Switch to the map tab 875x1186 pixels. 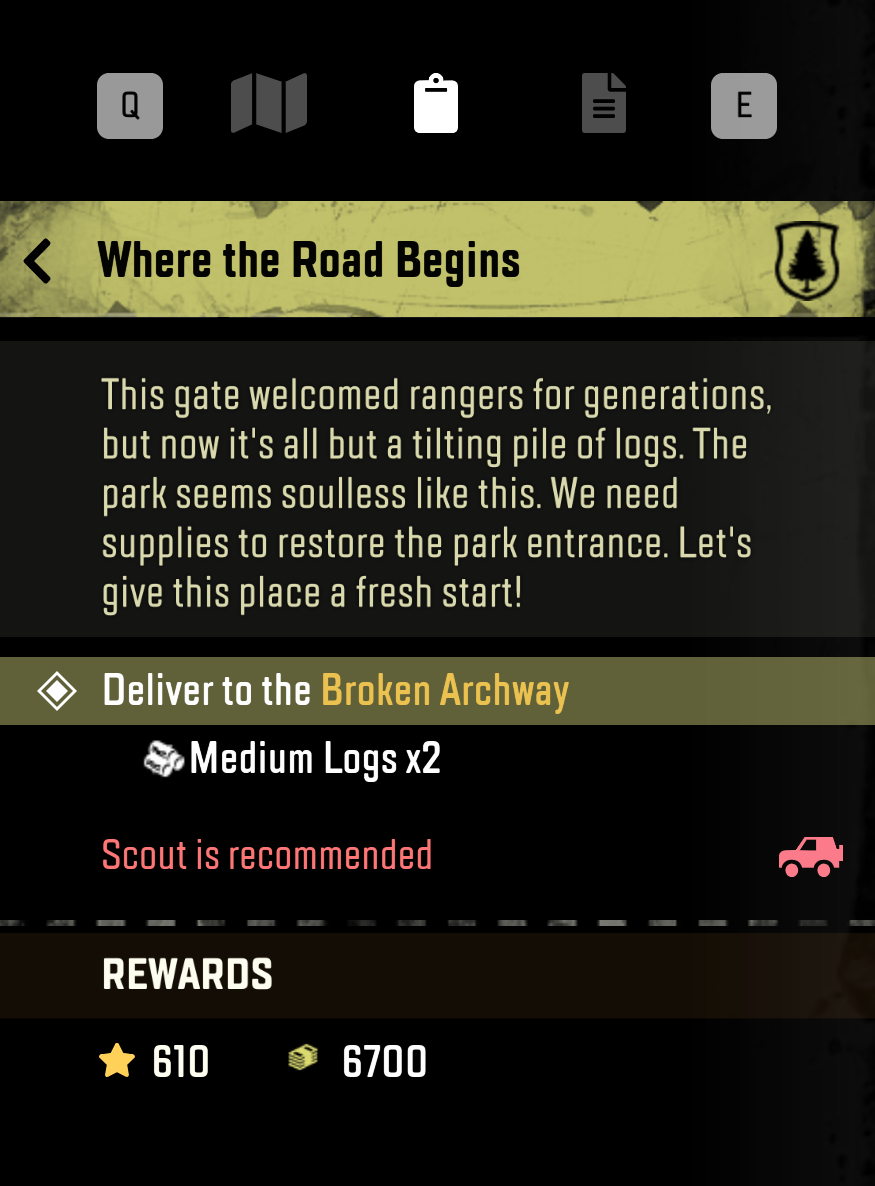[268, 105]
